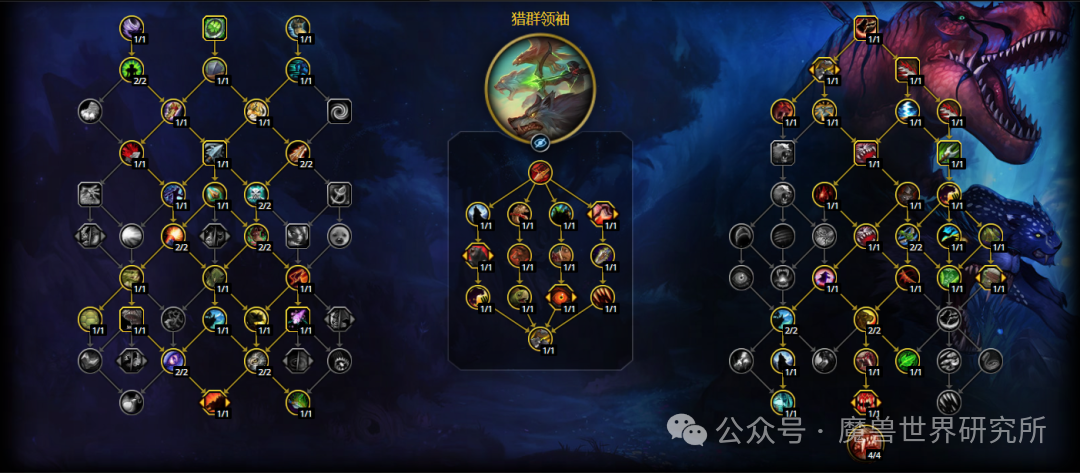The image size is (1080, 473).
Task: Choose the square green talent in the specialization tree
Action: [x=949, y=152]
